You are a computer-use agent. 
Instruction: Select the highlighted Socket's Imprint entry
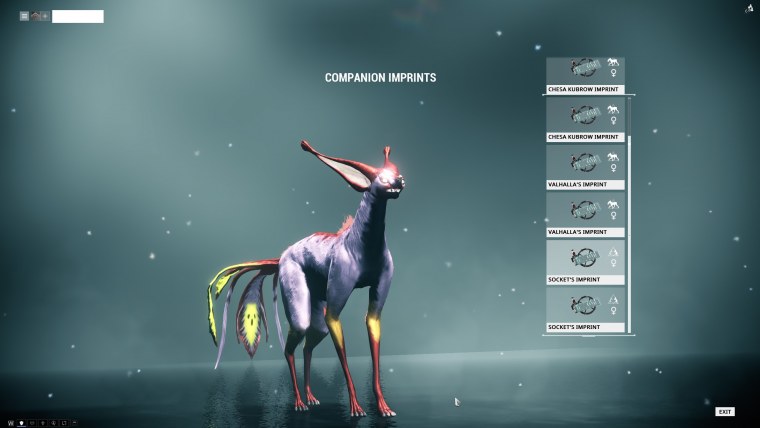coord(585,262)
